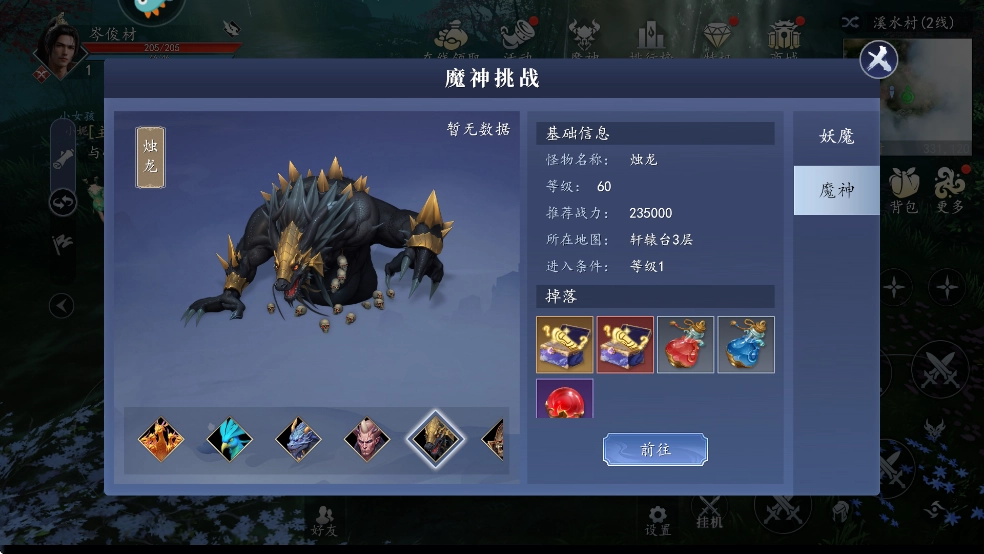This screenshot has width=984, height=554.
Task: Open the 更多 (more) menu icon
Action: pos(950,189)
